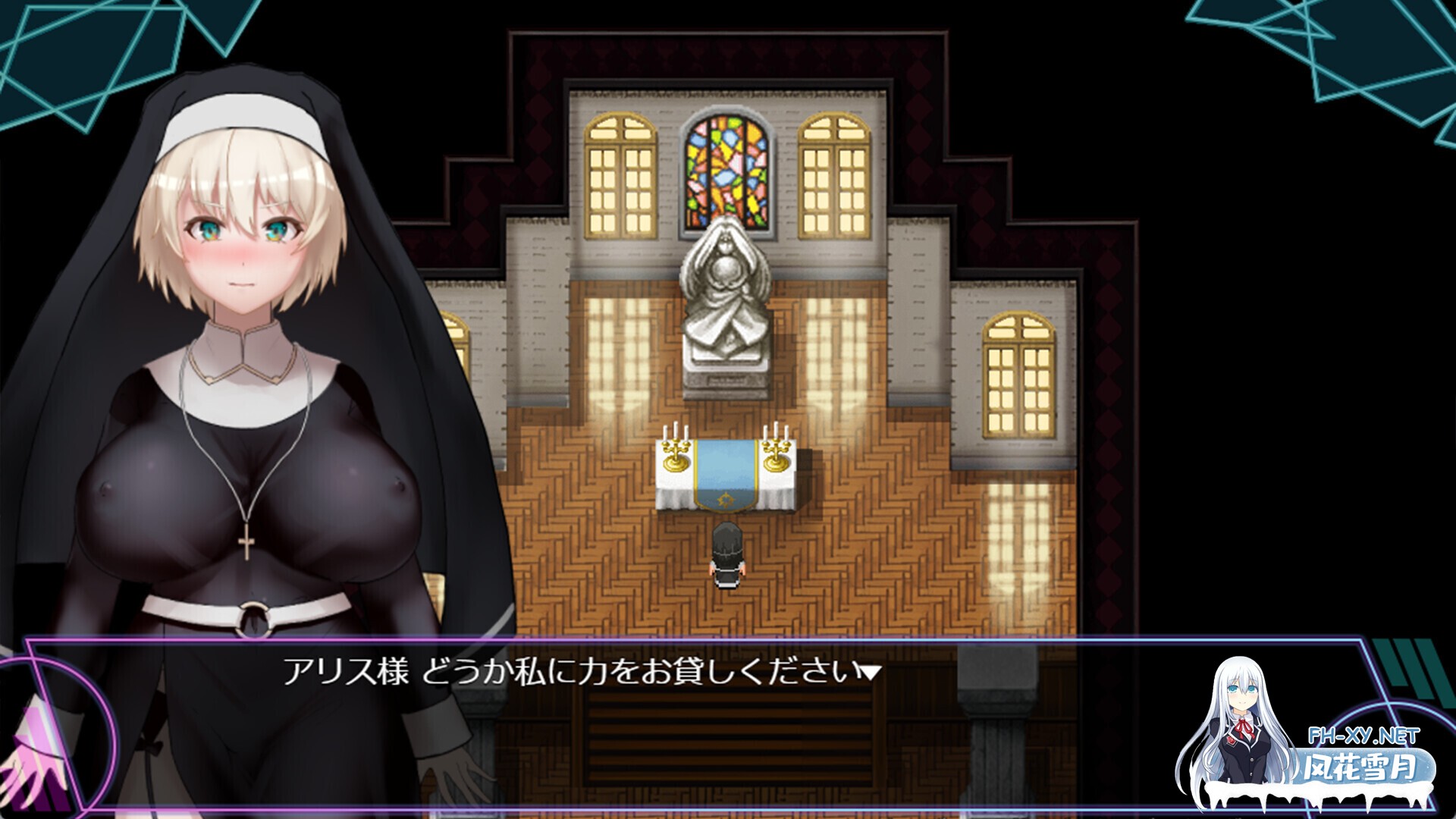Click the left candelabra on the altar
1456x819 pixels.
(x=675, y=453)
